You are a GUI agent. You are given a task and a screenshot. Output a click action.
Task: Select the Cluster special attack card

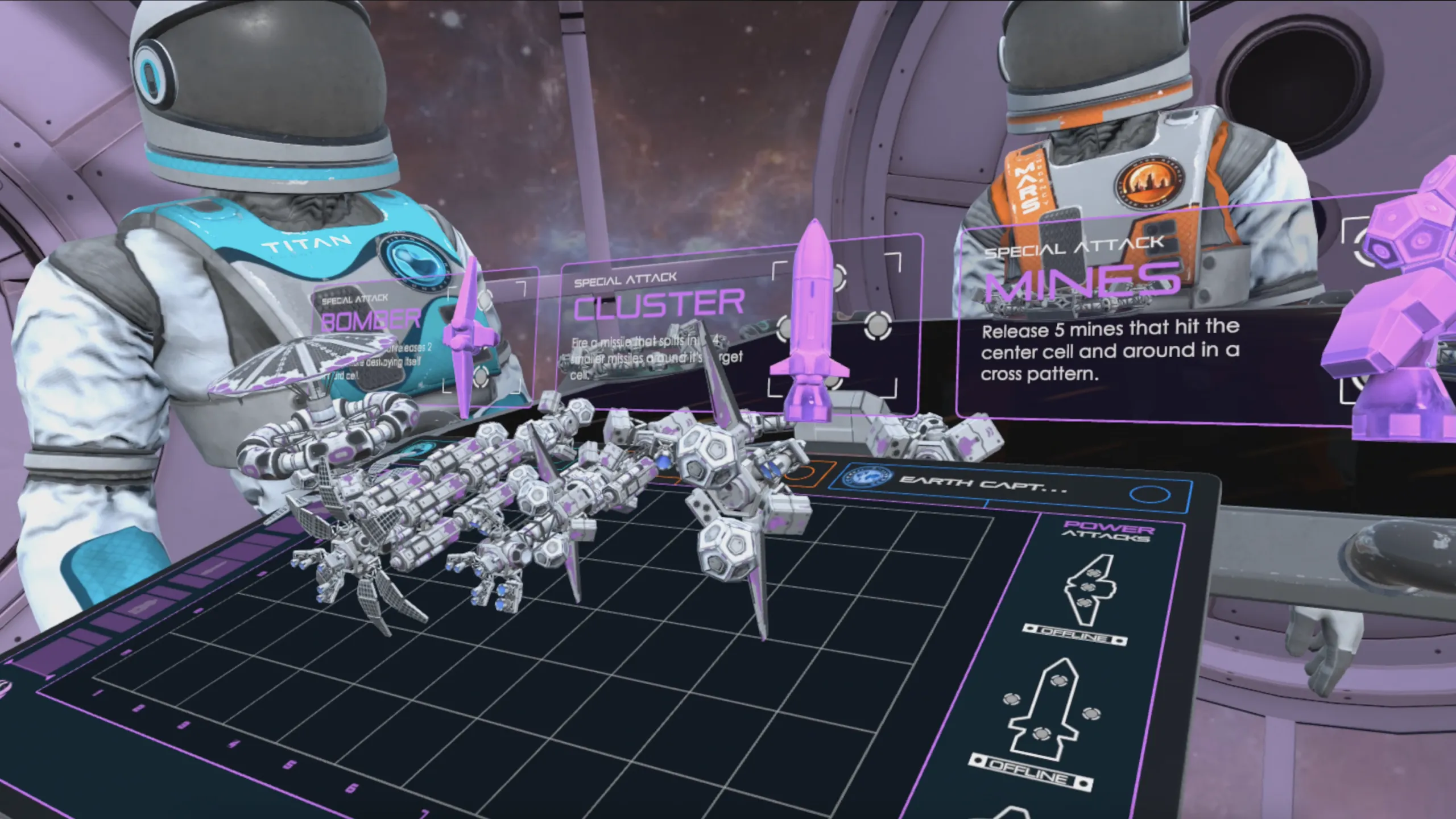pos(660,305)
